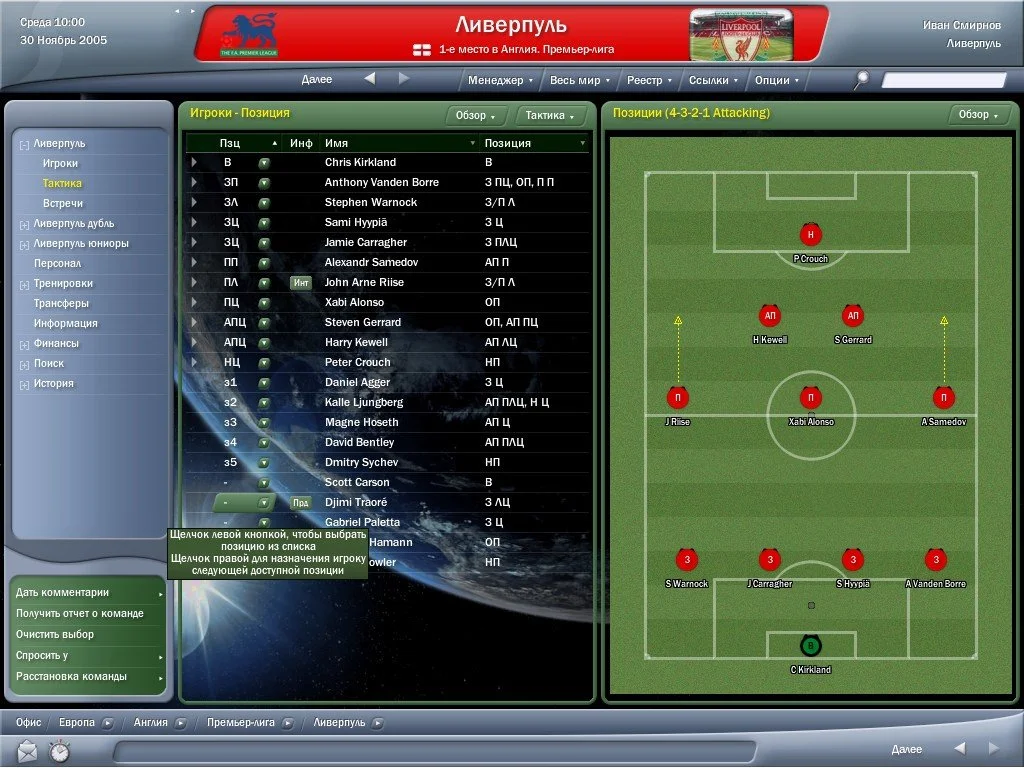Expand the Финансы sidebar section
The width and height of the screenshot is (1024, 768).
(x=56, y=343)
